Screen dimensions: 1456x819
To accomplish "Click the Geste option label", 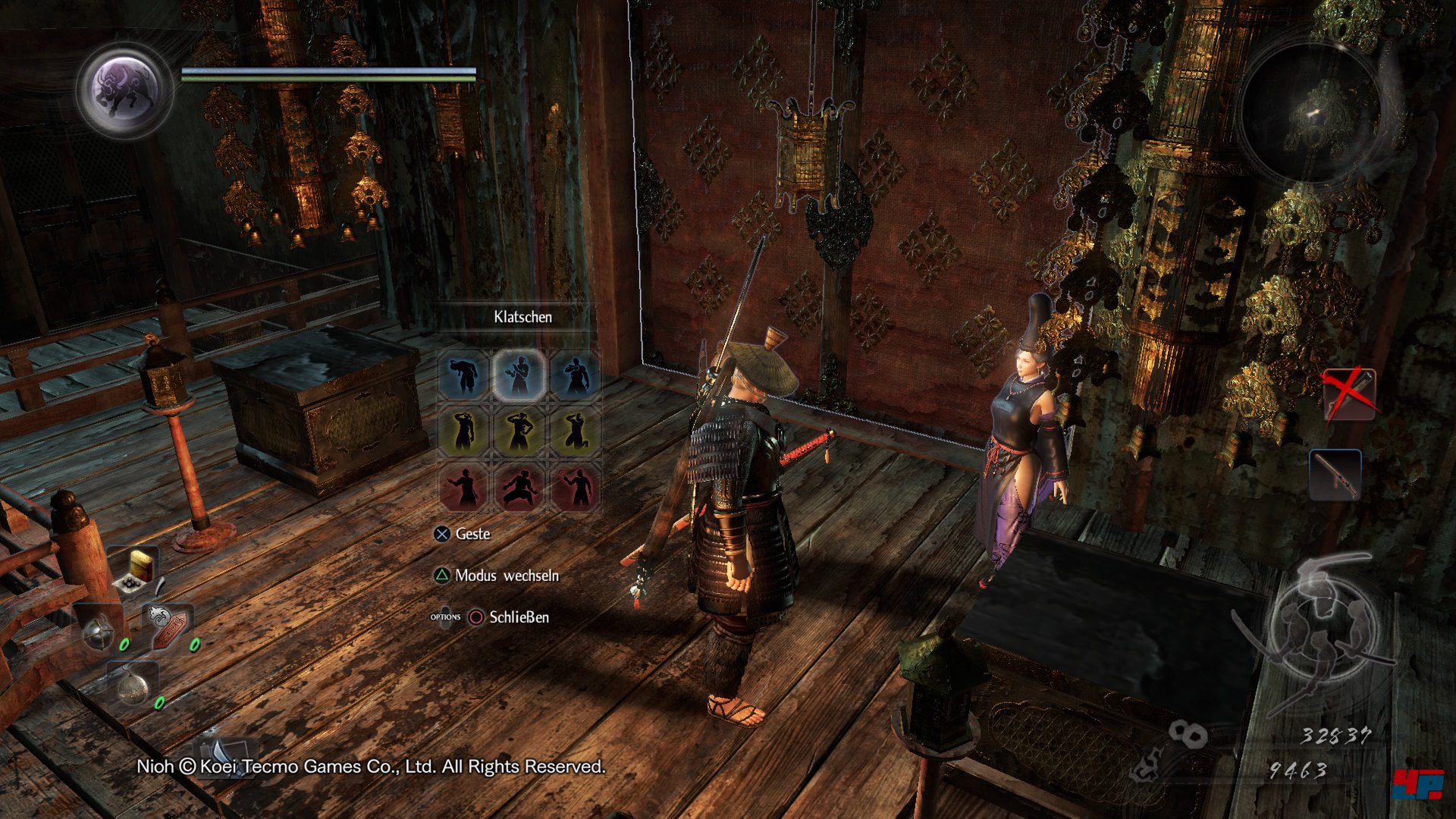I will click(x=472, y=534).
